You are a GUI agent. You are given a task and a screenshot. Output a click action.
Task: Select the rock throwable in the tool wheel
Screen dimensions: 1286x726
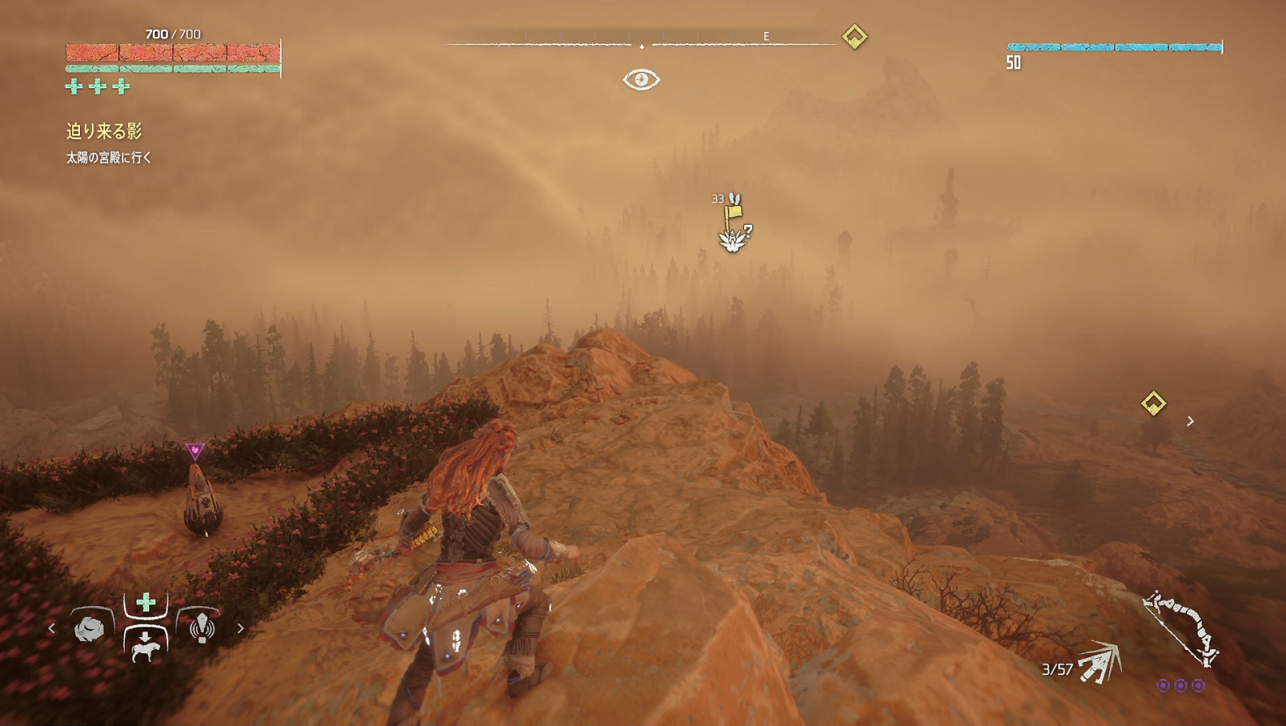coord(92,628)
